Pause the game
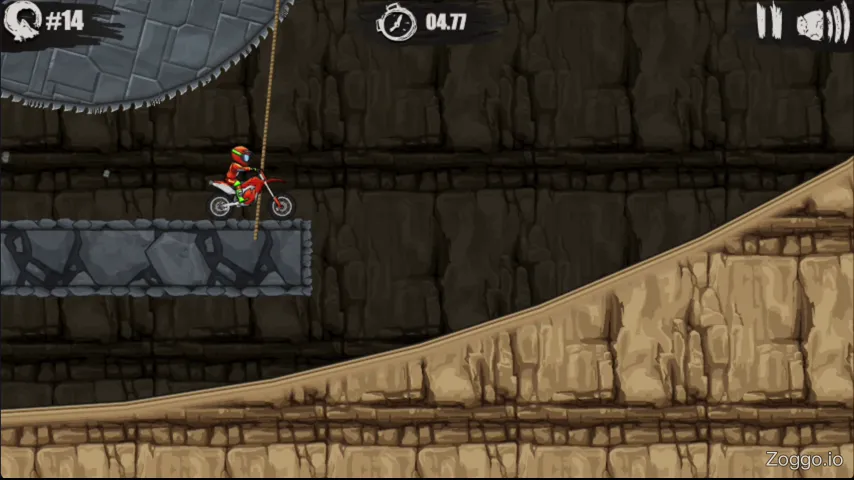854x480 pixels. click(769, 22)
